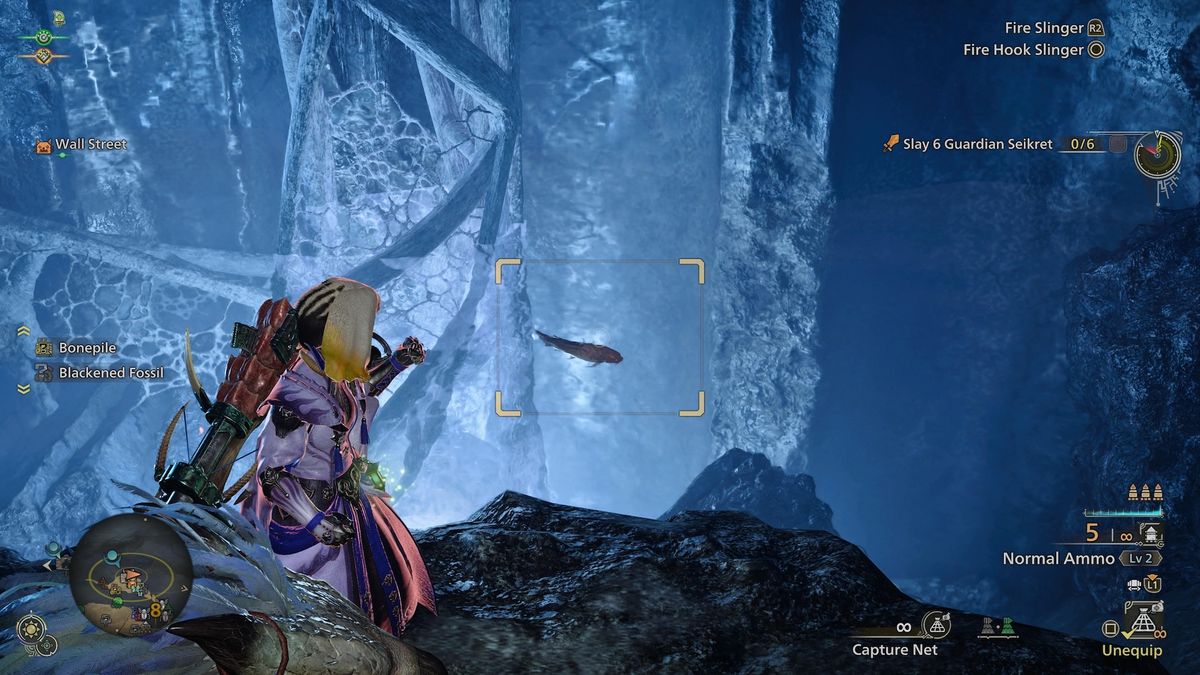
Task: Click the quest timer clock
Action: click(x=1158, y=152)
